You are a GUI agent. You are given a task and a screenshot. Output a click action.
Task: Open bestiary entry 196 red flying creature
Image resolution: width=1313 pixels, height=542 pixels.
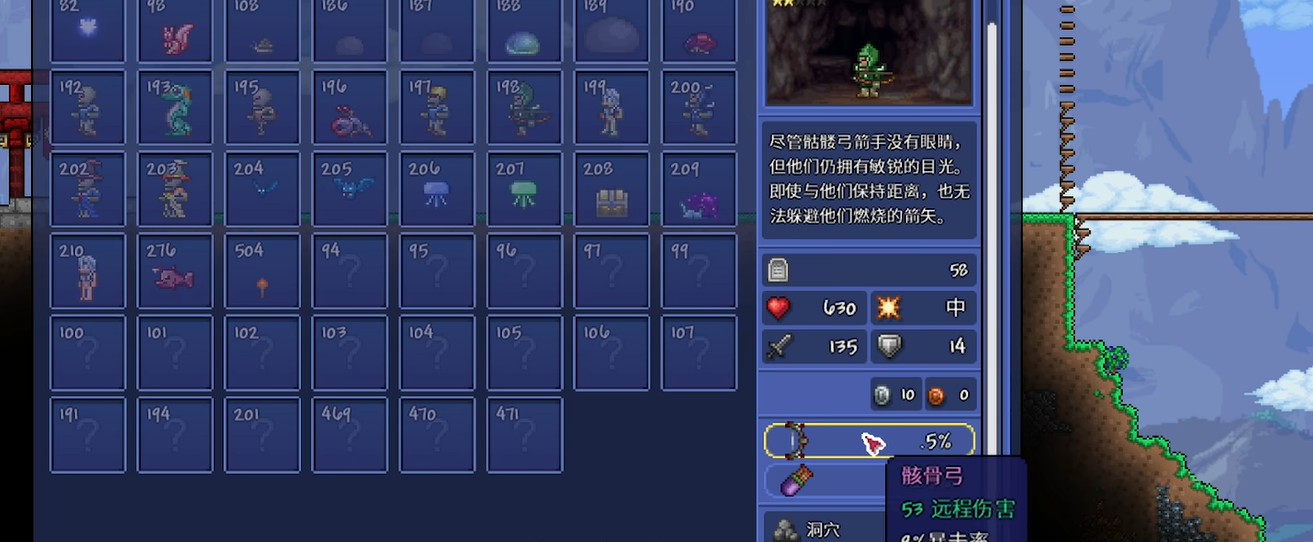coord(350,107)
